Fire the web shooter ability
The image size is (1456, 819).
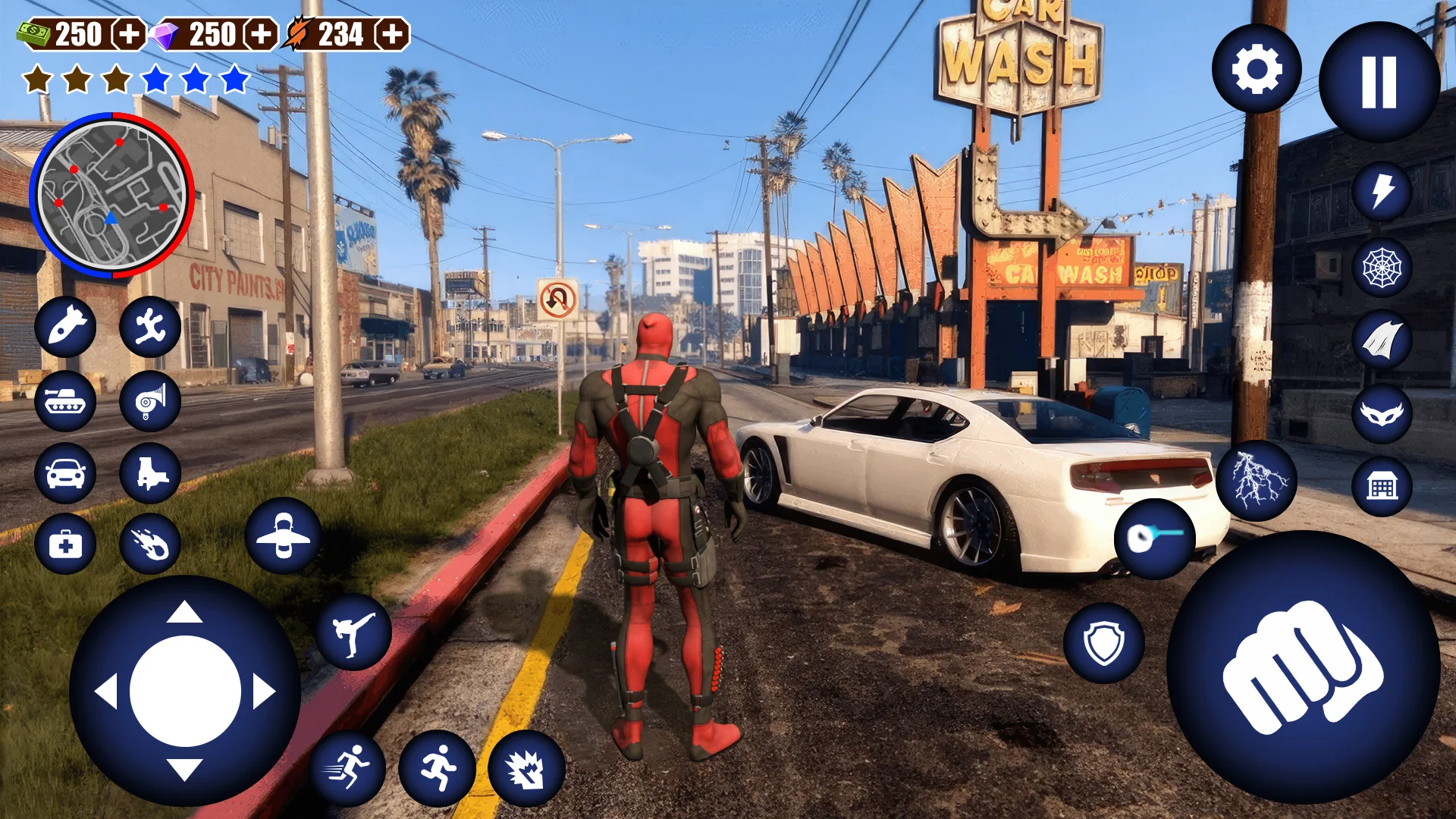1382,265
